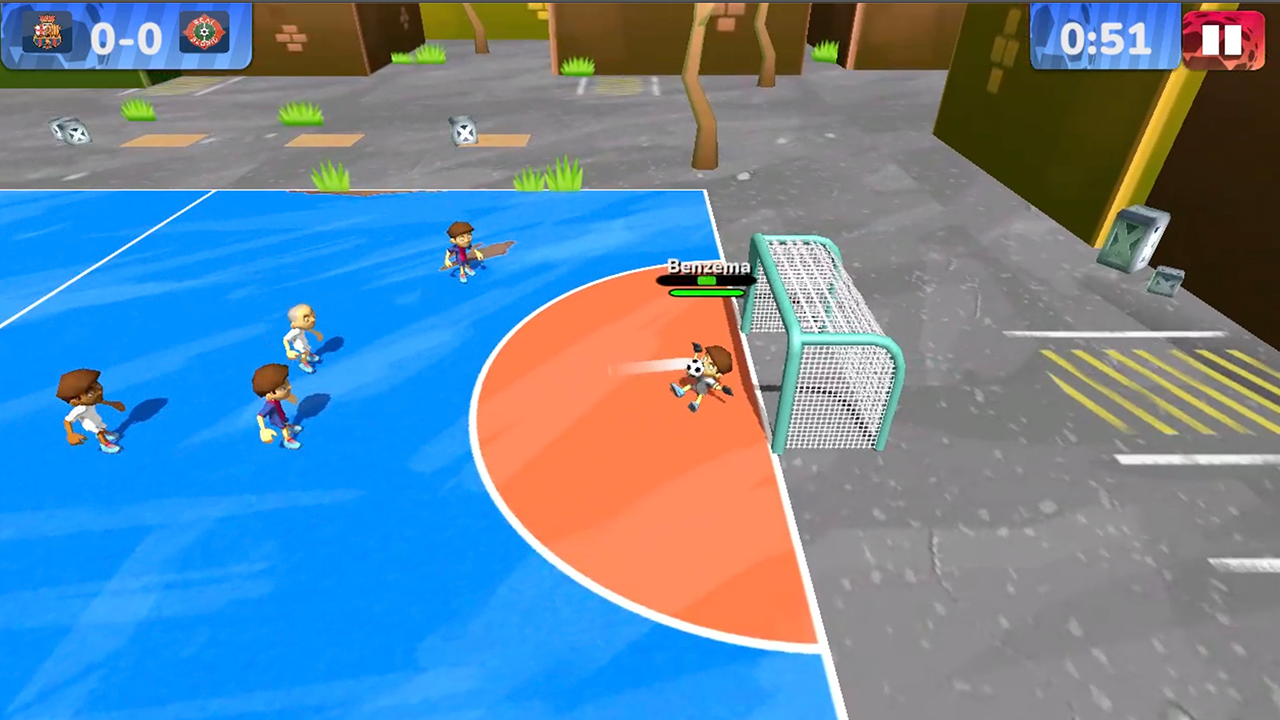Select Benzema near the goal
The image size is (1280, 720).
(708, 380)
